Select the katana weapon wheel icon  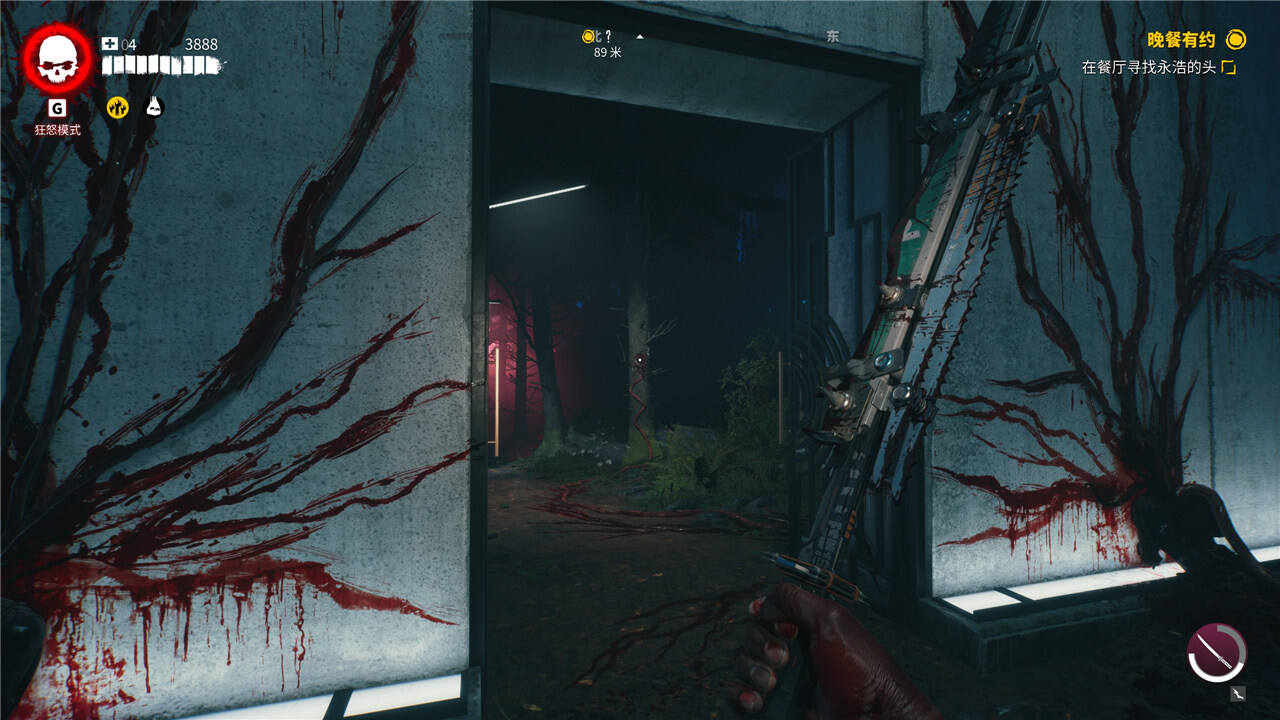[x=1216, y=653]
